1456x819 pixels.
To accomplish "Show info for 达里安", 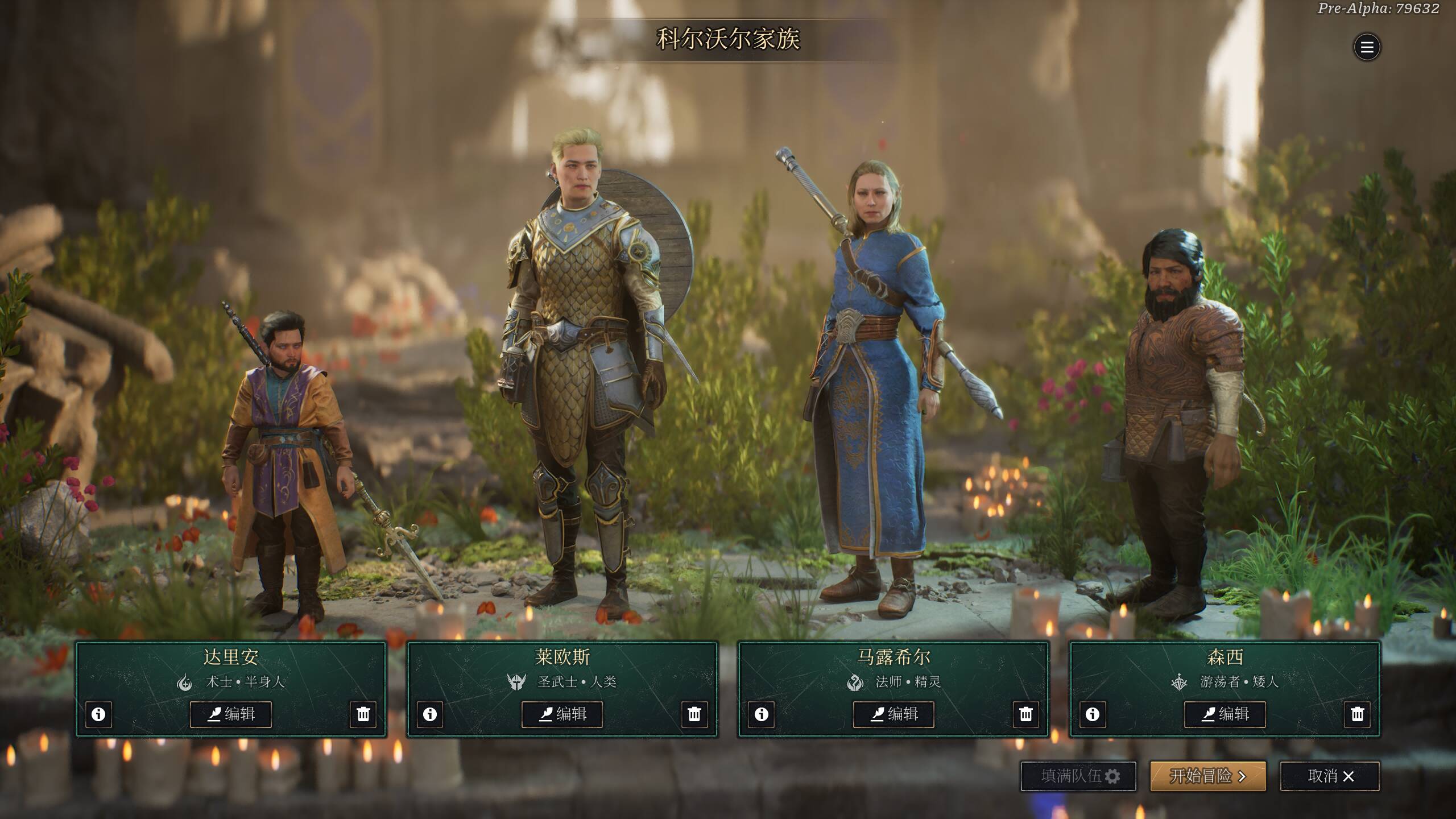I will pyautogui.click(x=98, y=714).
